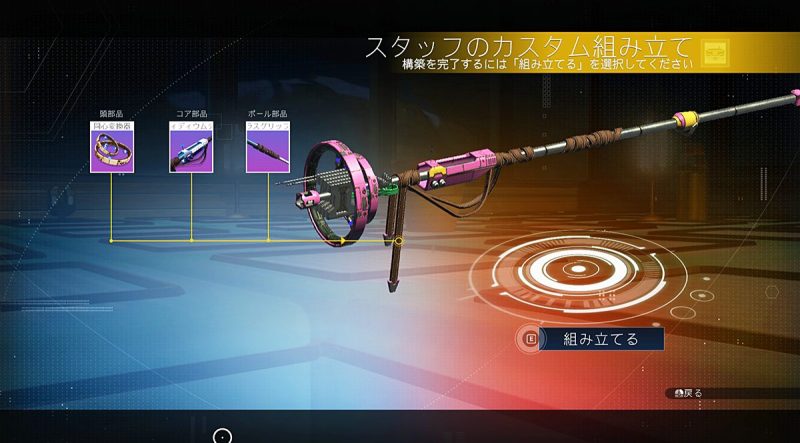Choose the コア部品 core part slot
The height and width of the screenshot is (443, 800).
[x=190, y=148]
